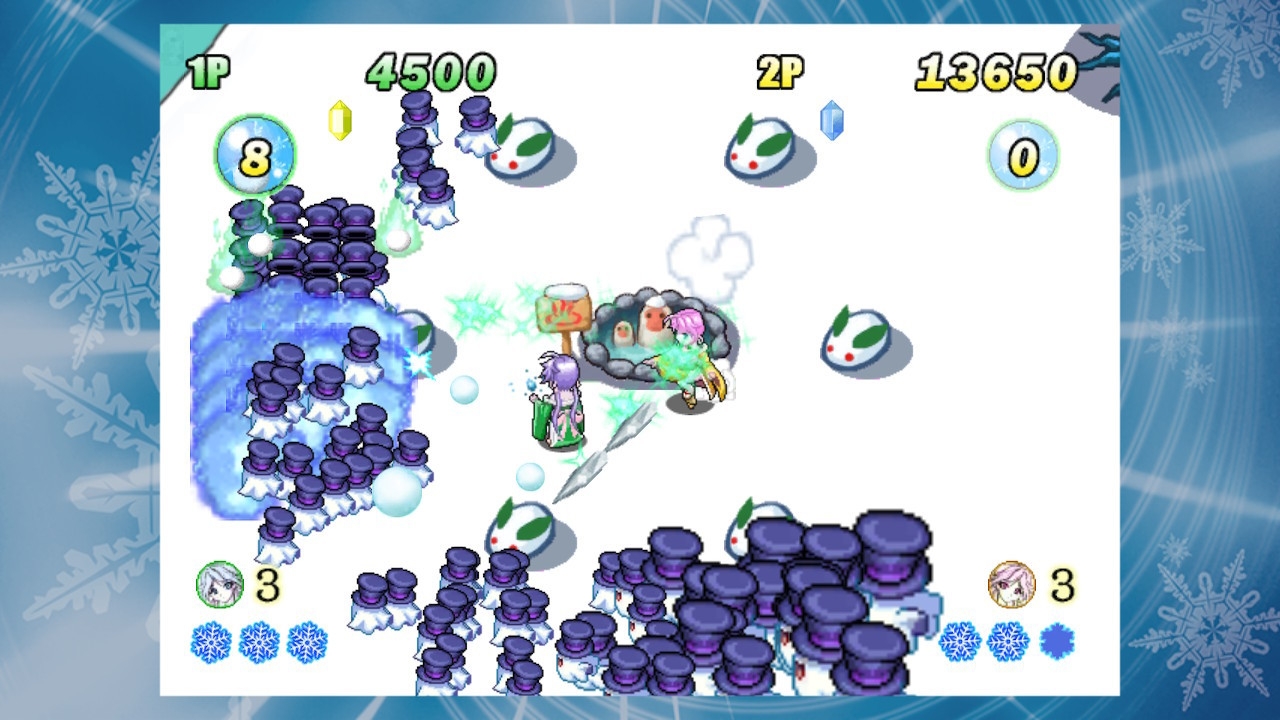
Task: Click the bunny enemy near the top right
Action: coord(760,147)
